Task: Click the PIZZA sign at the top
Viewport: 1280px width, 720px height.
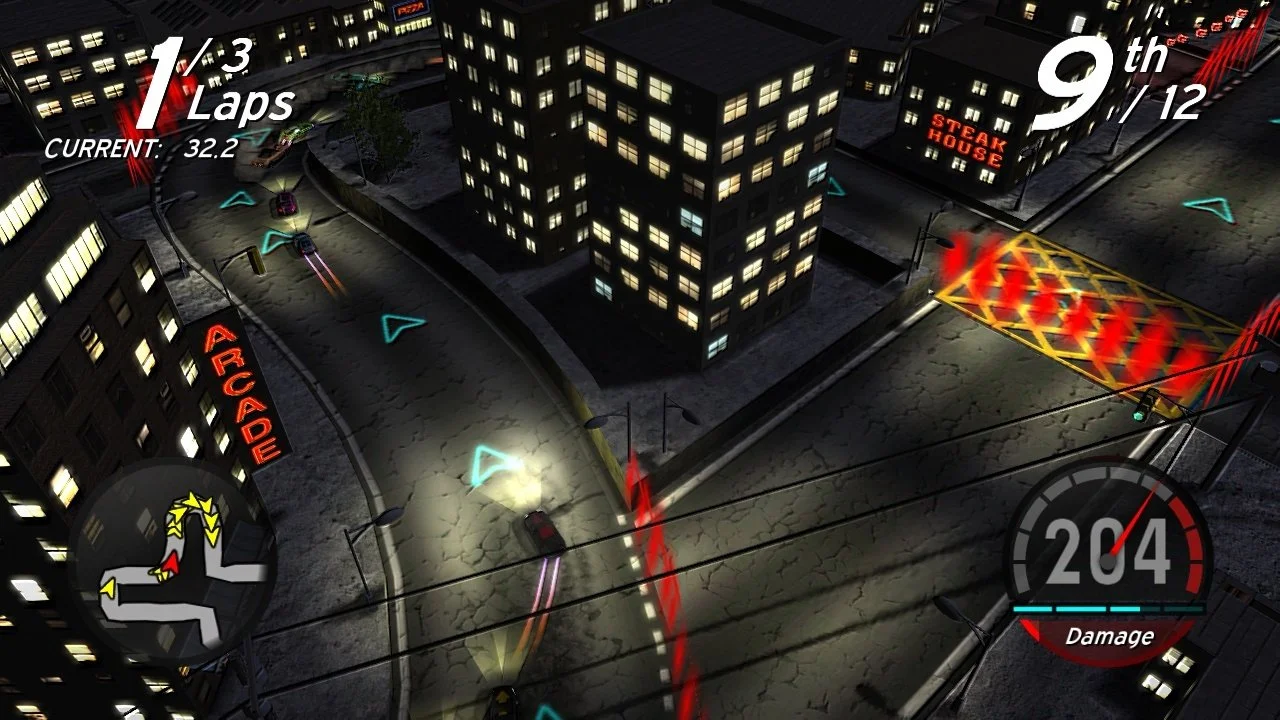Action: 410,10
